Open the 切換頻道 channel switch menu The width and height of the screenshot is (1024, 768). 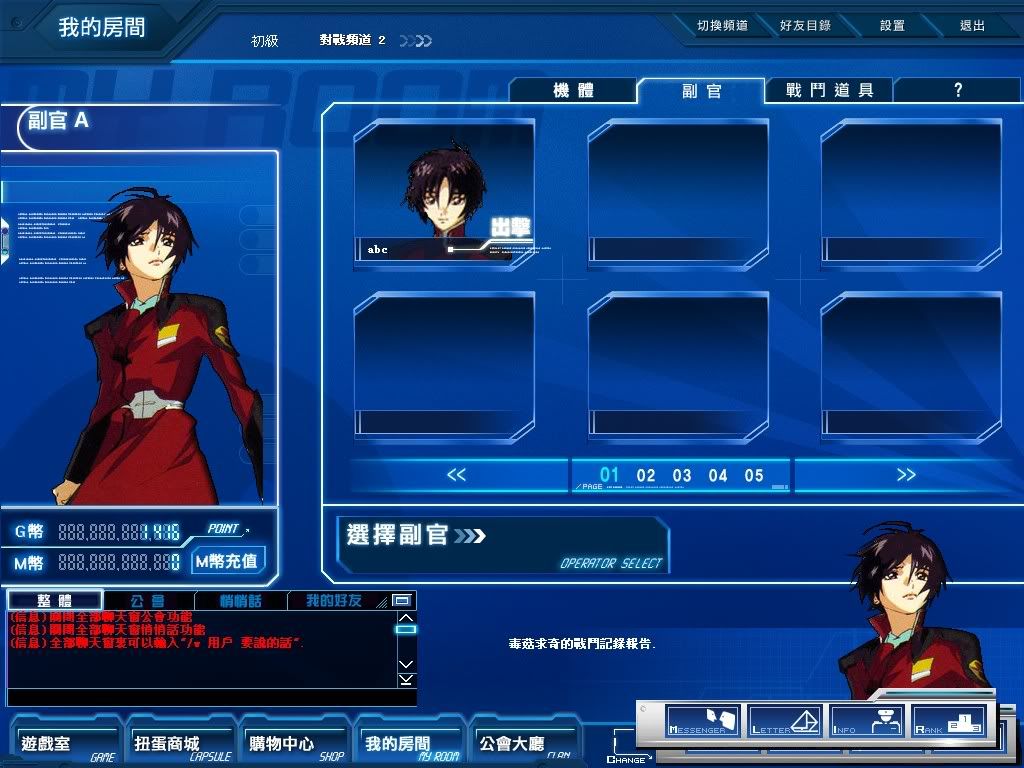tap(722, 26)
